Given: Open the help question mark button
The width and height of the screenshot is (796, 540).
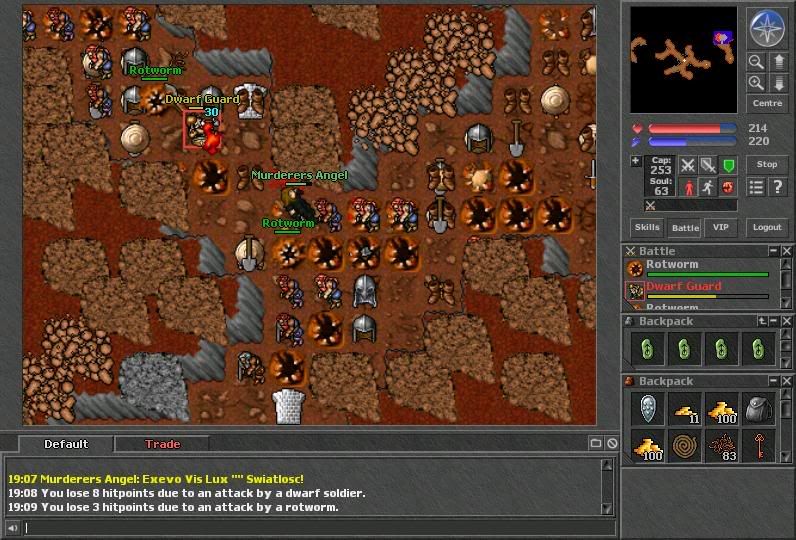Looking at the screenshot, I should pos(777,187).
